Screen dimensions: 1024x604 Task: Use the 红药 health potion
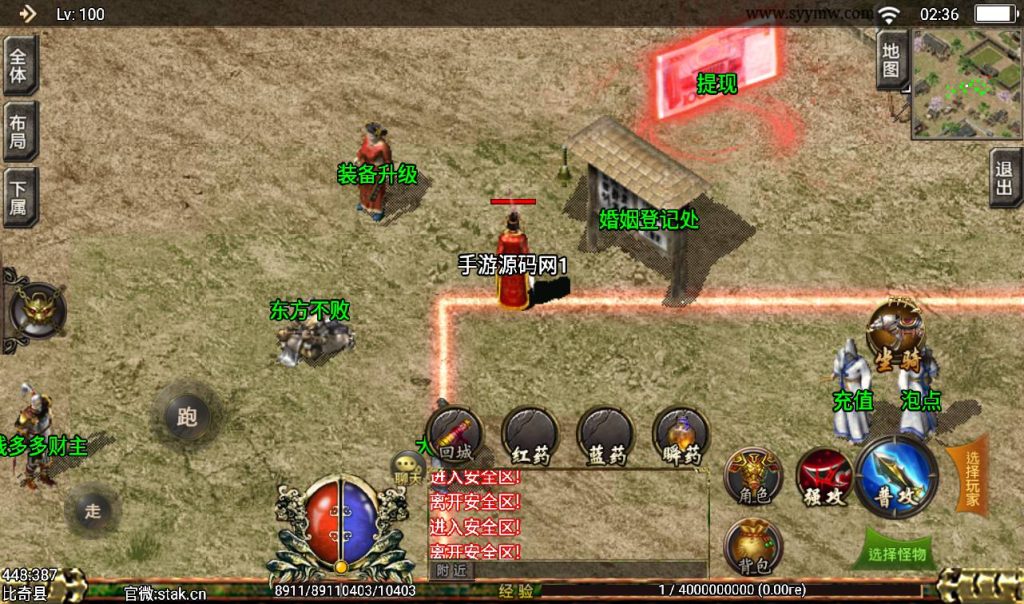[530, 436]
